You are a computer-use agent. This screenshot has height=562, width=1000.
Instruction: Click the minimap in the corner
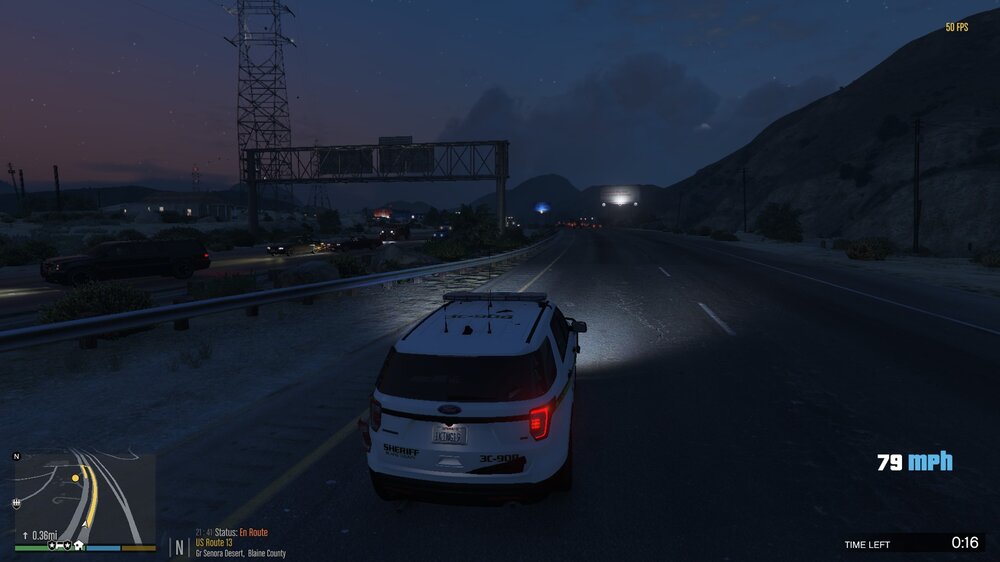click(84, 497)
